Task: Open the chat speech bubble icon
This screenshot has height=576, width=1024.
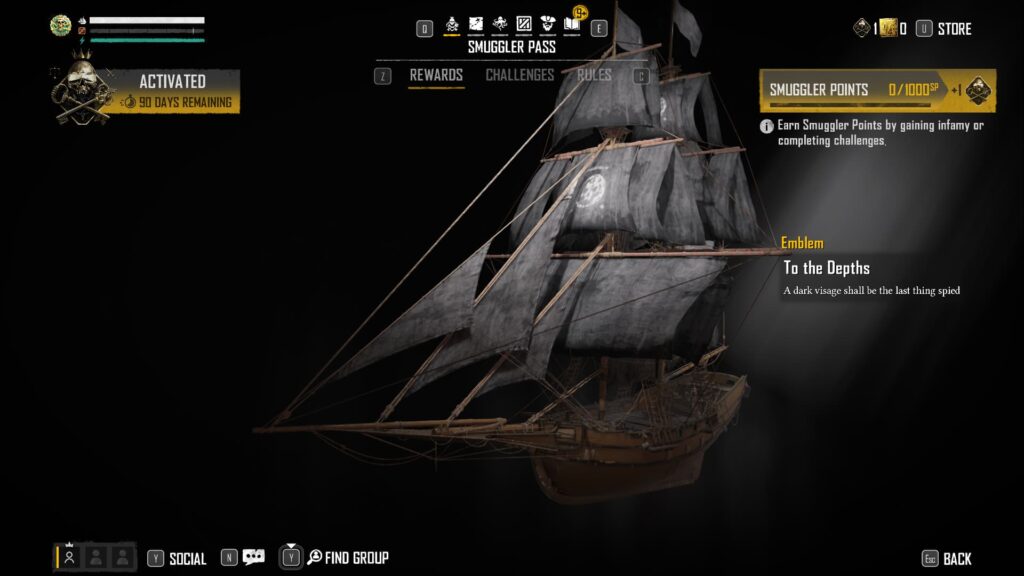Action: point(254,558)
